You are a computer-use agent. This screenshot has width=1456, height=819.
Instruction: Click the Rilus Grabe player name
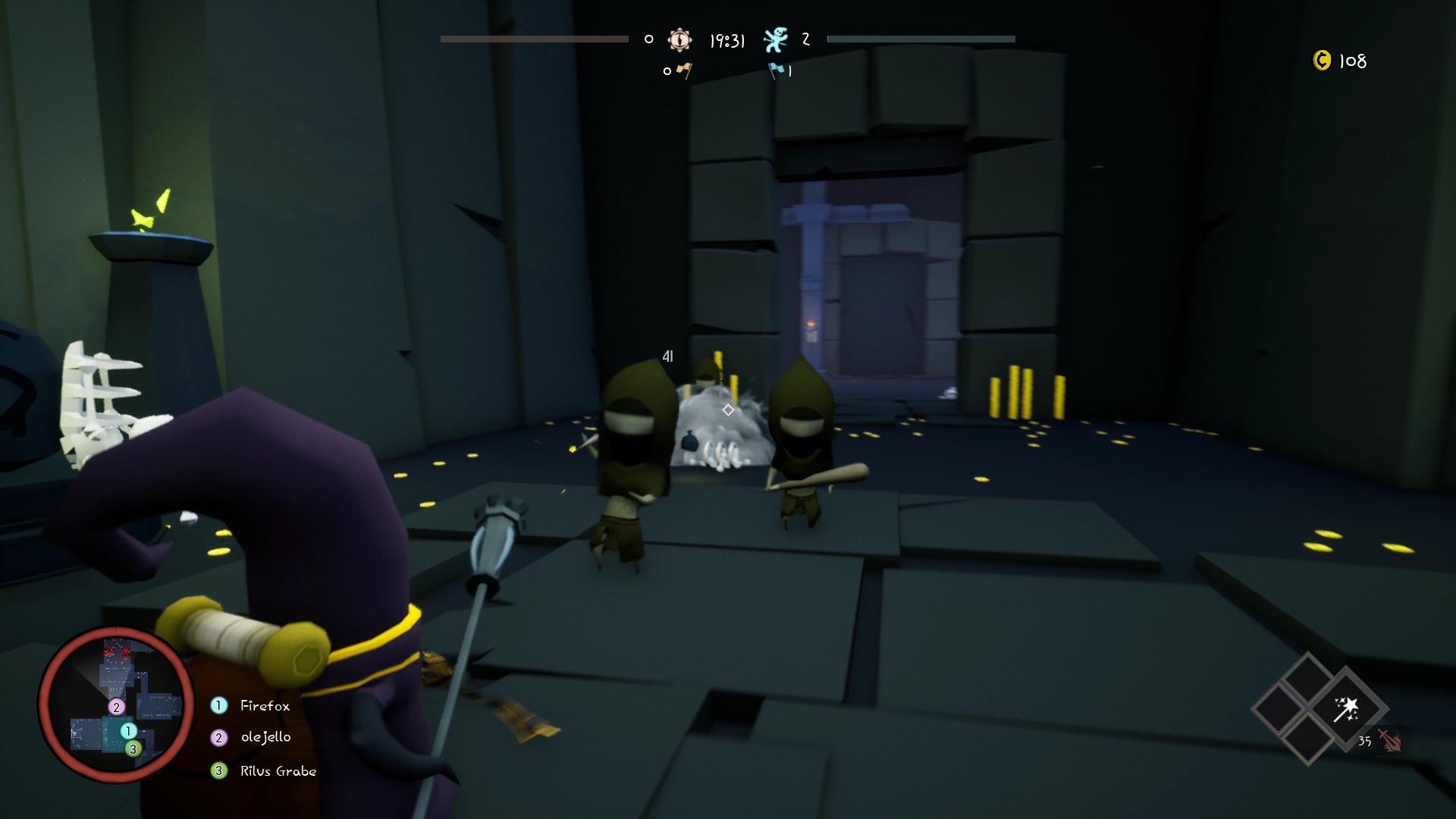pos(278,770)
